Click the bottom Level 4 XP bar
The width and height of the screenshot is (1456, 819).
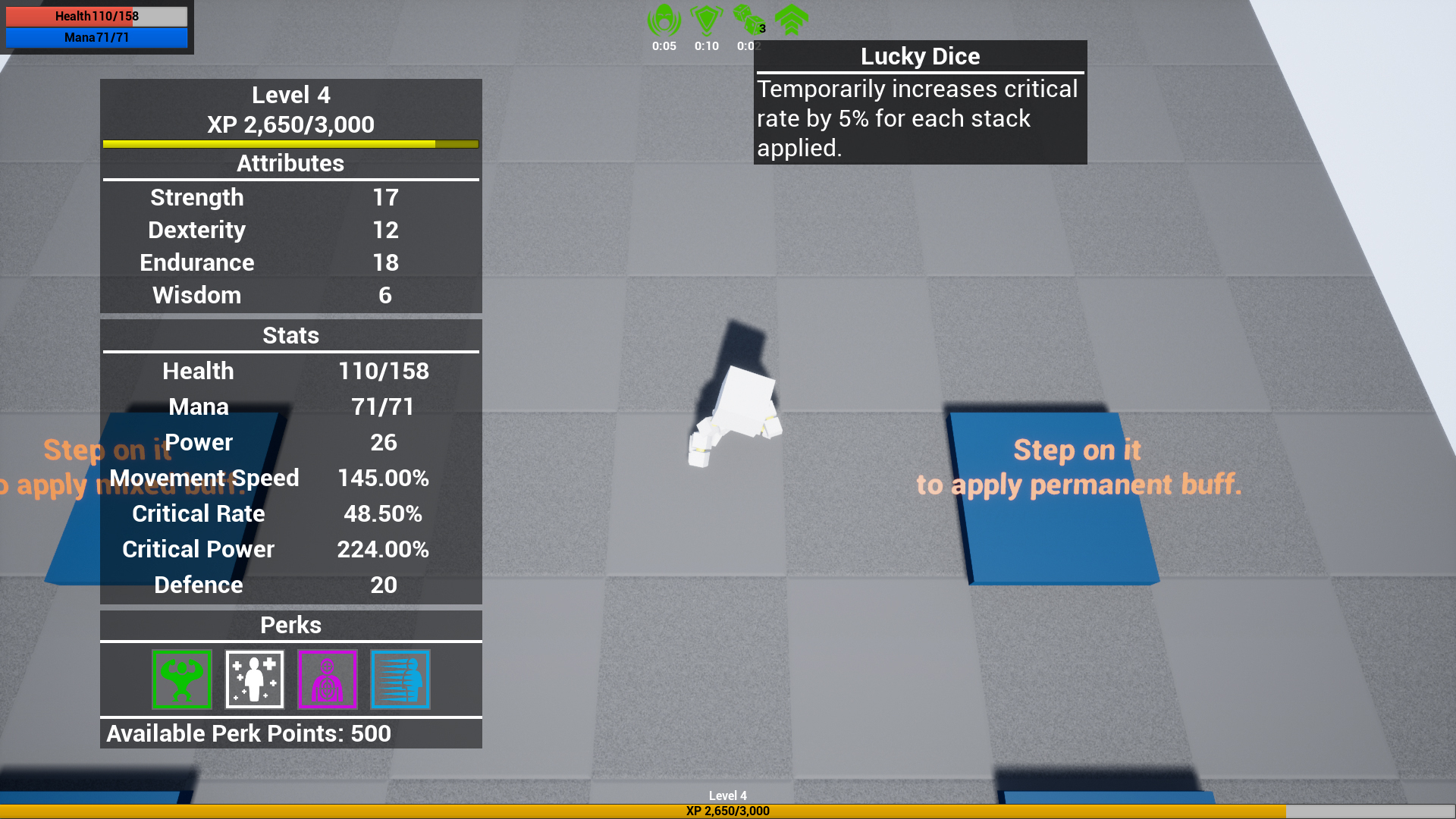(x=728, y=810)
